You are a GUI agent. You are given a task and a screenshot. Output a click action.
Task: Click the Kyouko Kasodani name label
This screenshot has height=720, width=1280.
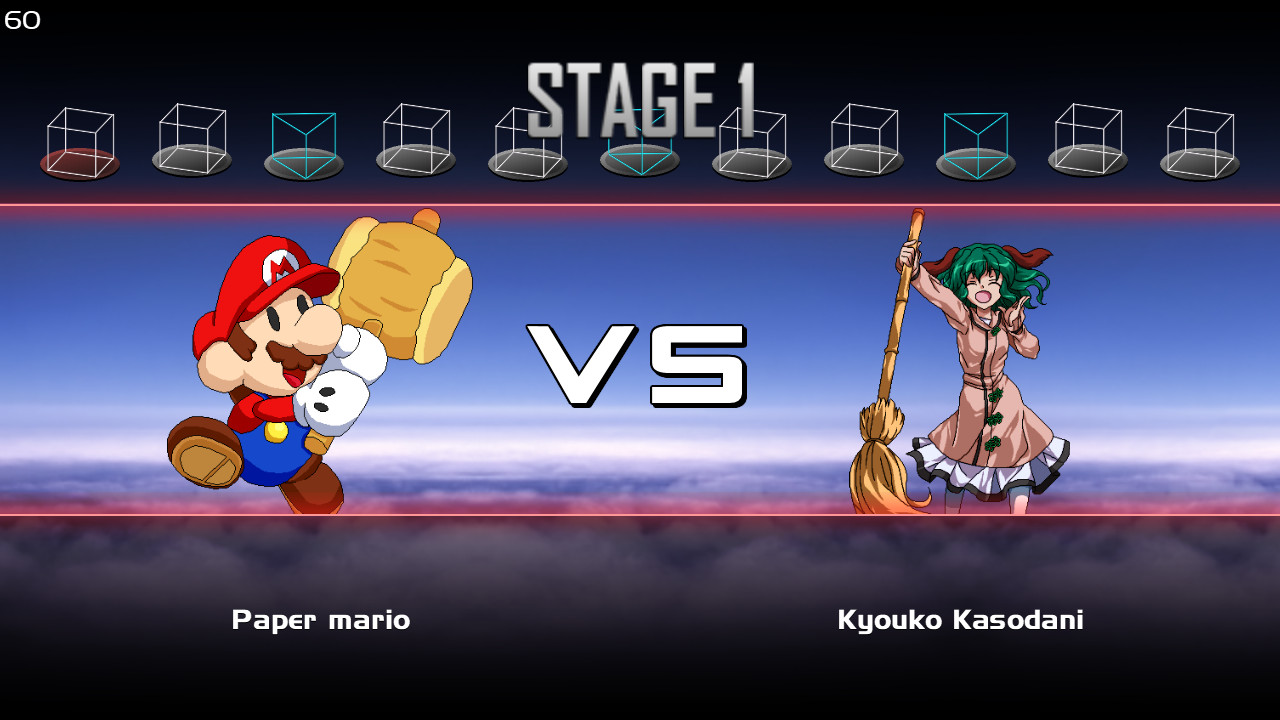(960, 620)
